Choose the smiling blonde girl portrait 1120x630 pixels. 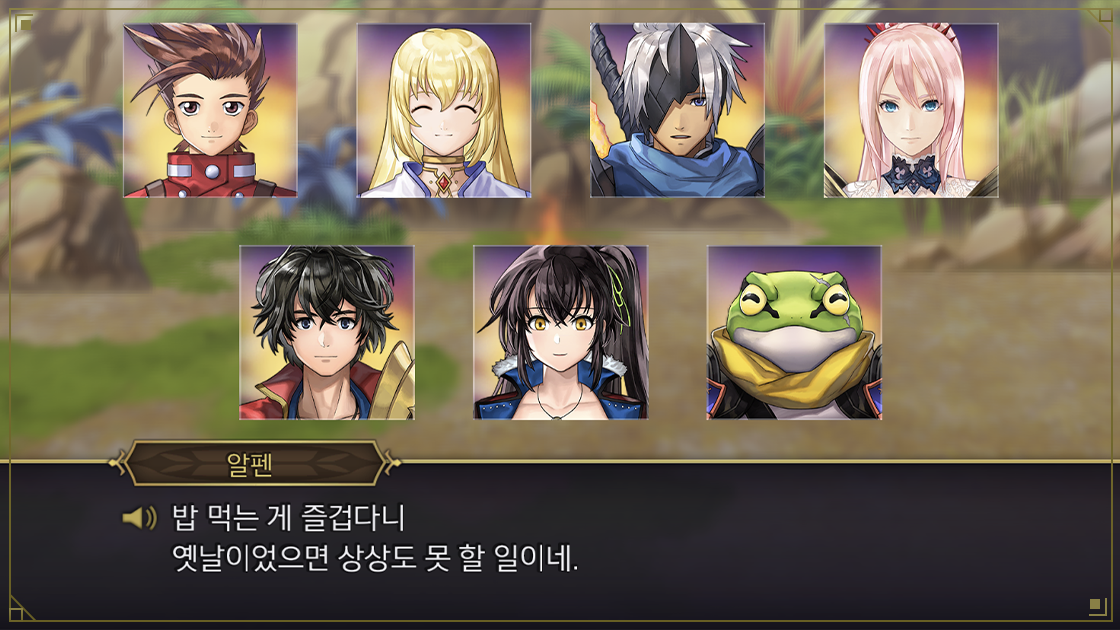(444, 111)
